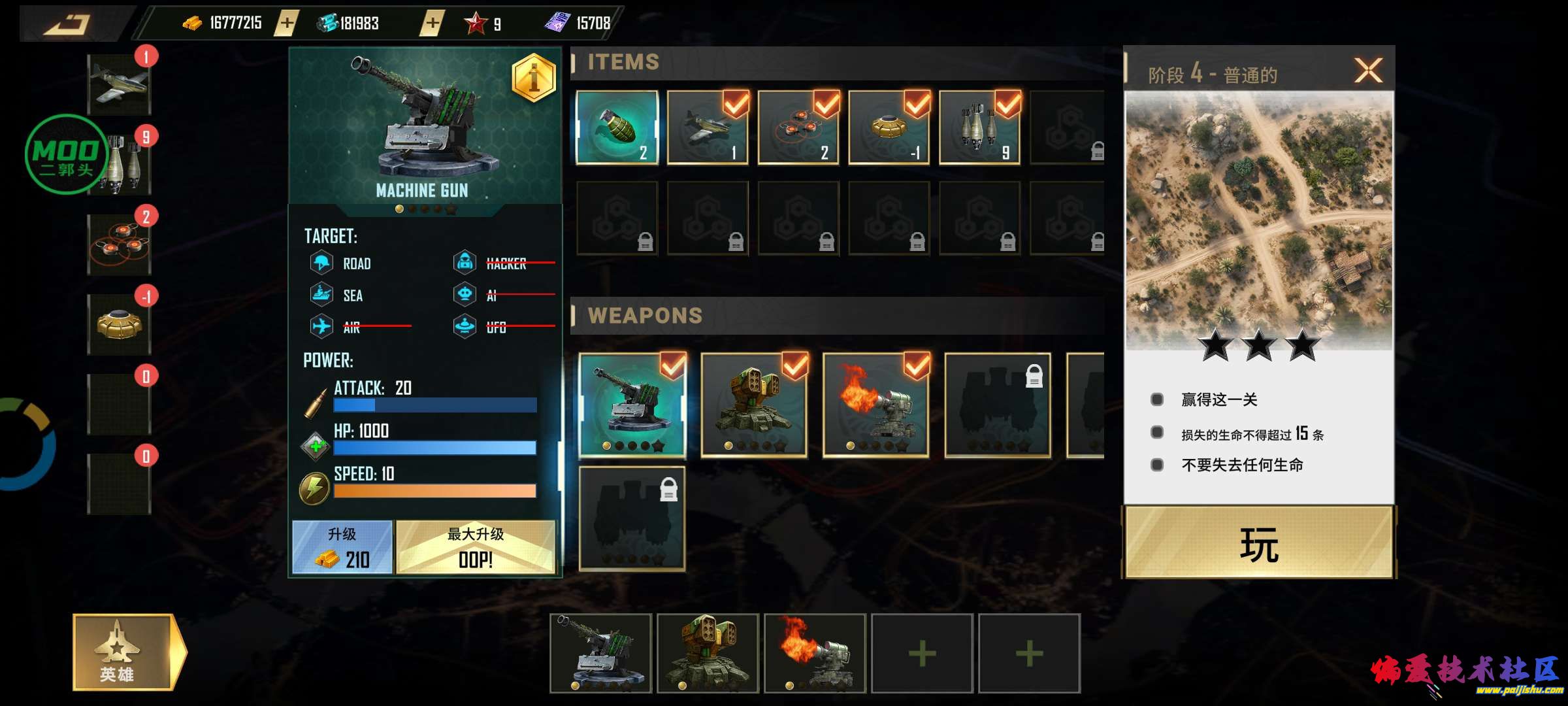
Task: Open the machine gun info icon
Action: pyautogui.click(x=533, y=78)
